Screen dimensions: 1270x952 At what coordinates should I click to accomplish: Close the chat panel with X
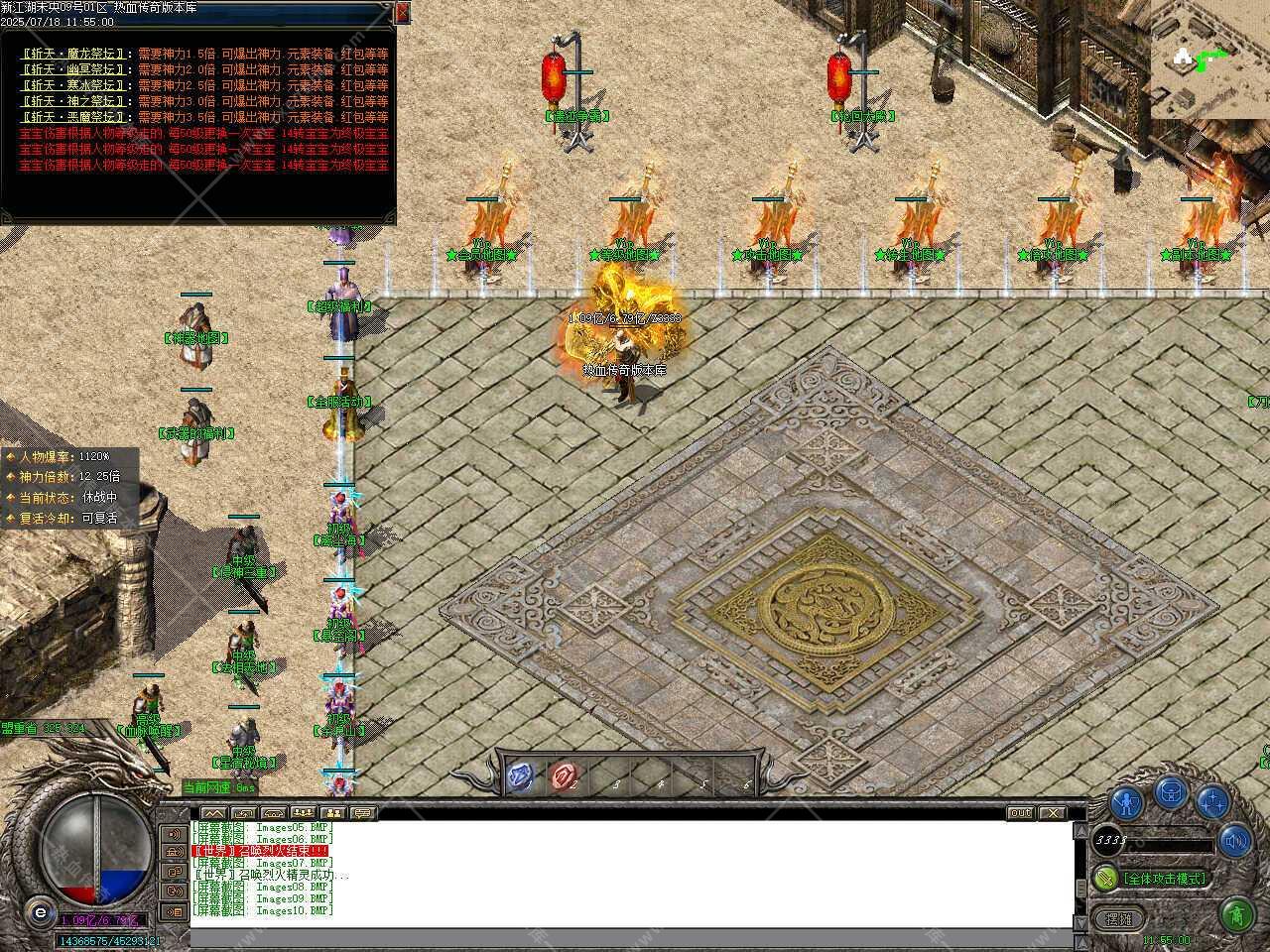[x=1052, y=813]
